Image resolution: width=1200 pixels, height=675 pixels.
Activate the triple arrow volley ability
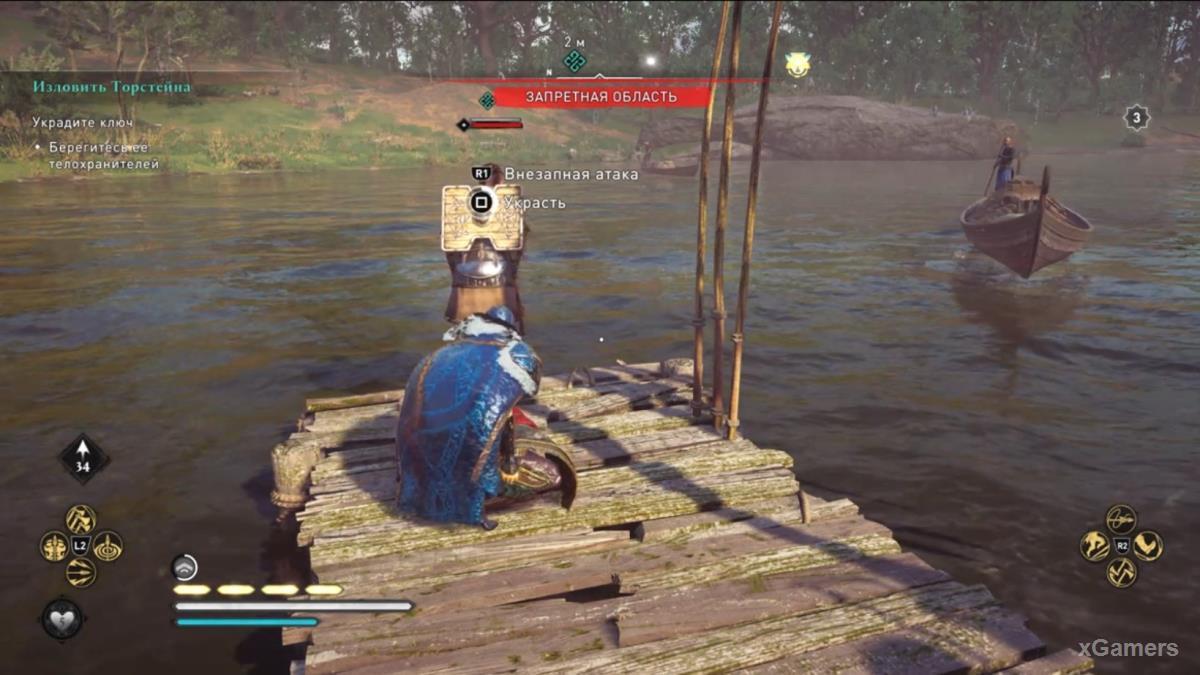coord(81,572)
